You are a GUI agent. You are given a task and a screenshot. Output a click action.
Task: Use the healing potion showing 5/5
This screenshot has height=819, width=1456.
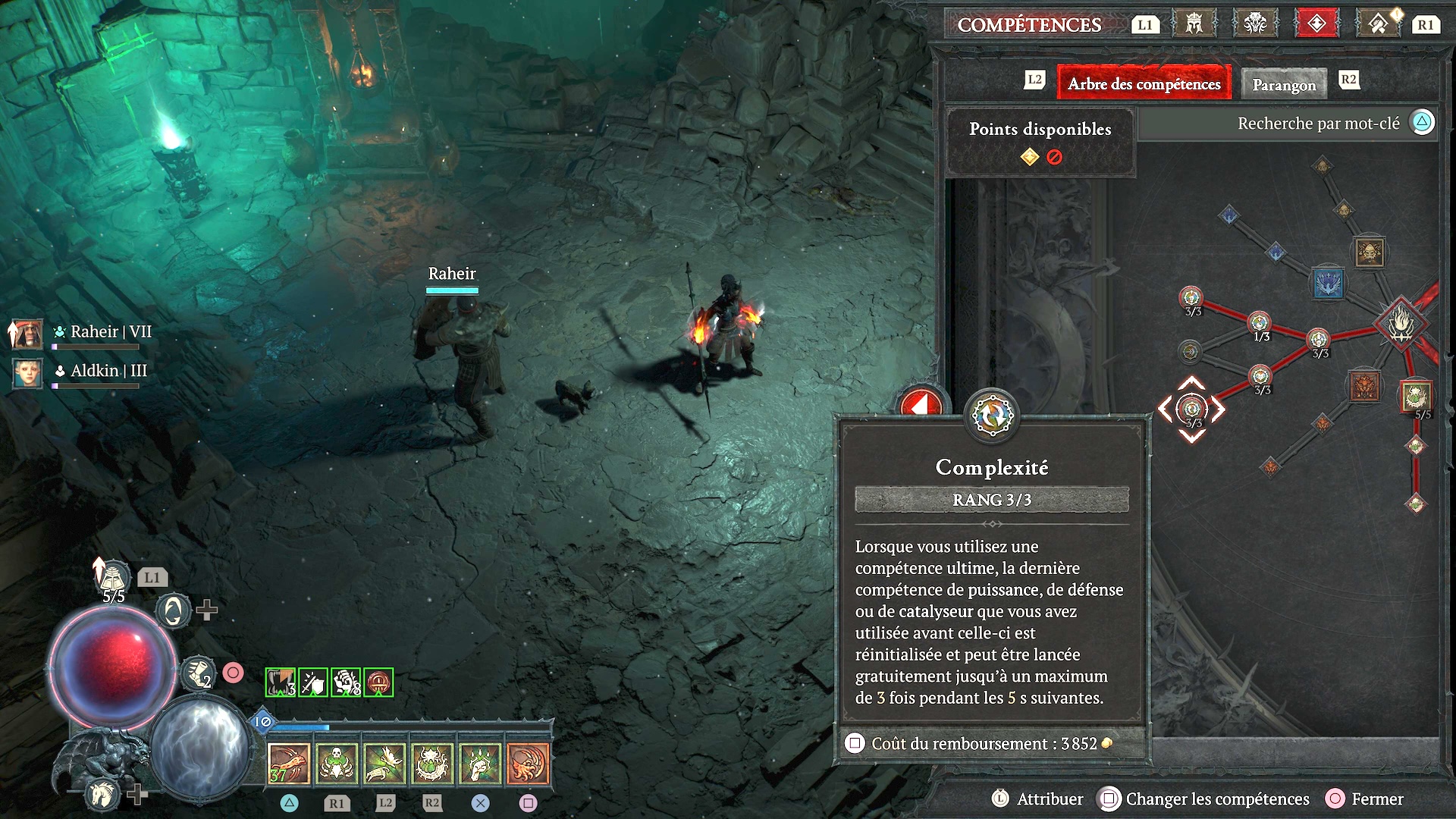(x=113, y=580)
